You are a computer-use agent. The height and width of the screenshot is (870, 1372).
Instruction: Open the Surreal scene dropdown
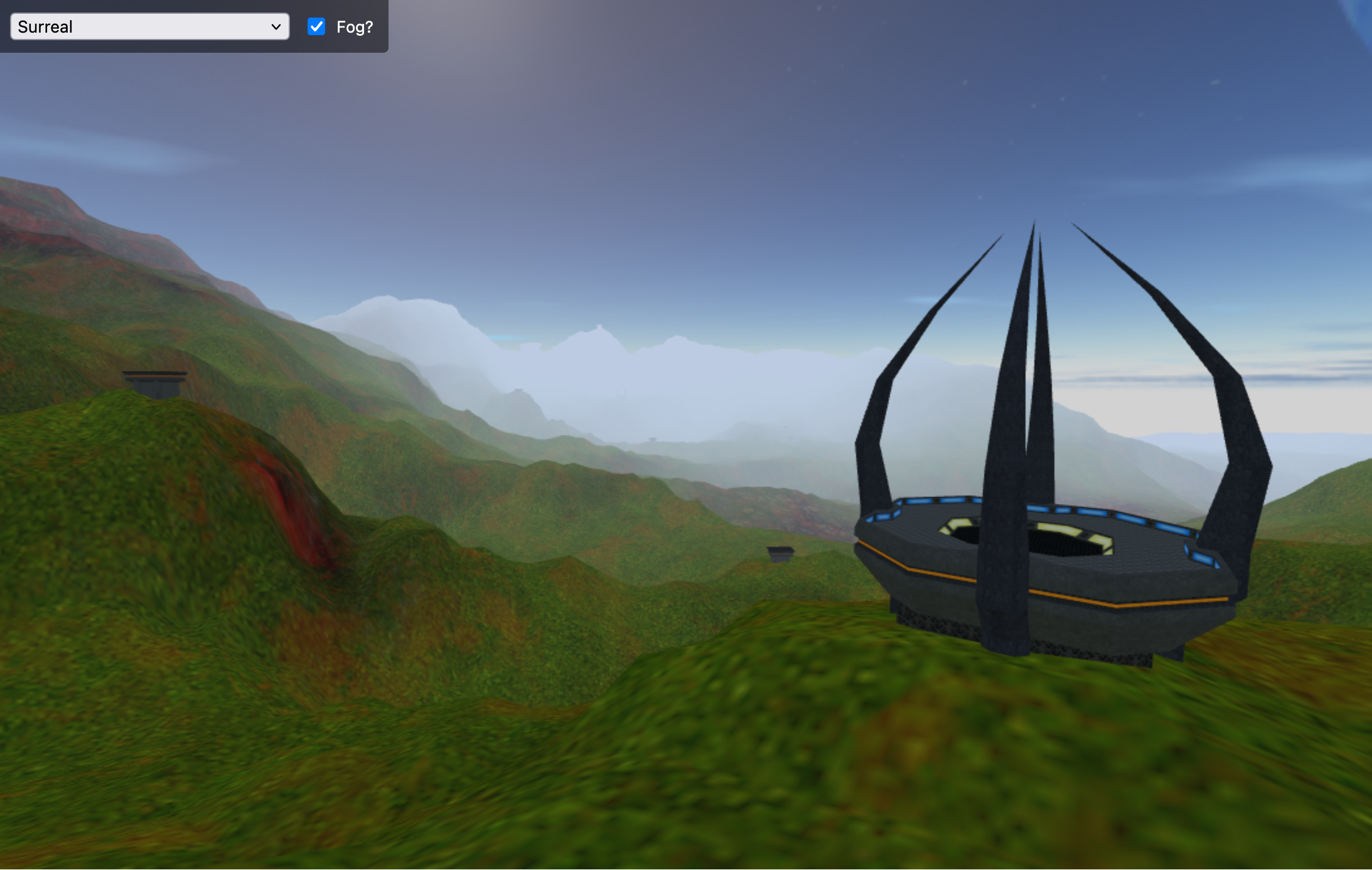(x=149, y=27)
